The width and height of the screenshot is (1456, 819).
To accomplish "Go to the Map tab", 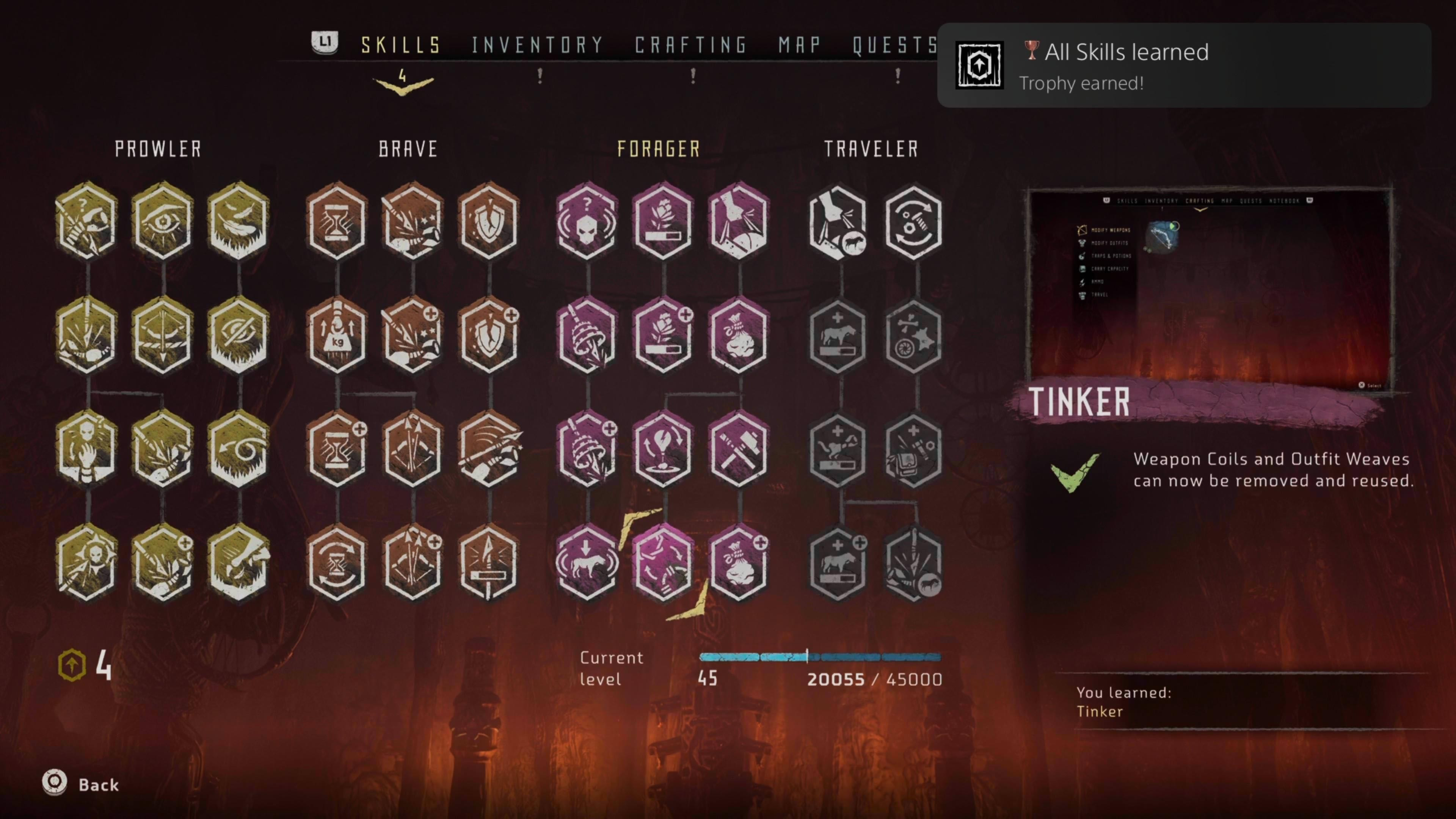I will 799,45.
